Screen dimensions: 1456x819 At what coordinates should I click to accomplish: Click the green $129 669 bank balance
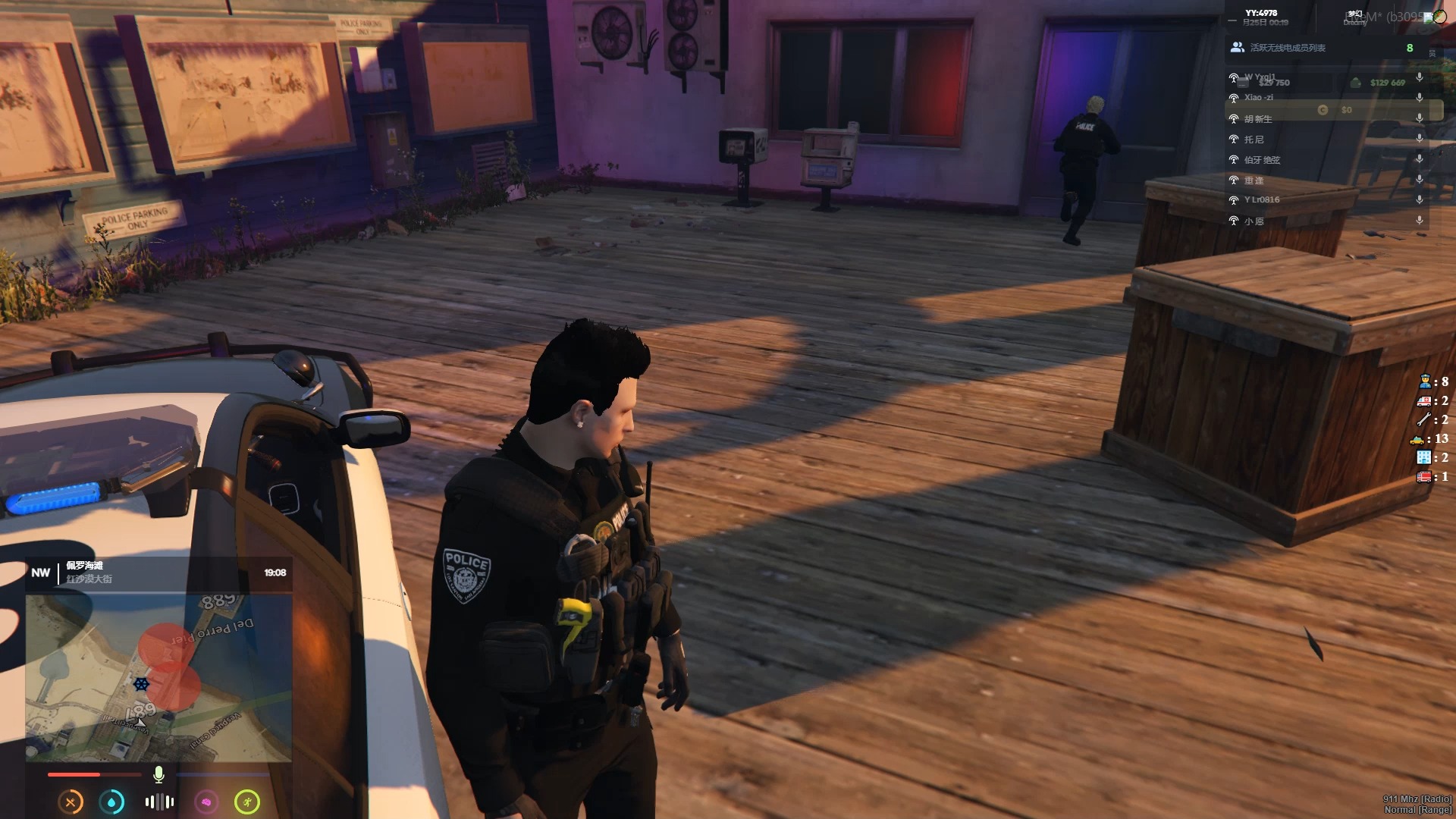[x=1387, y=83]
